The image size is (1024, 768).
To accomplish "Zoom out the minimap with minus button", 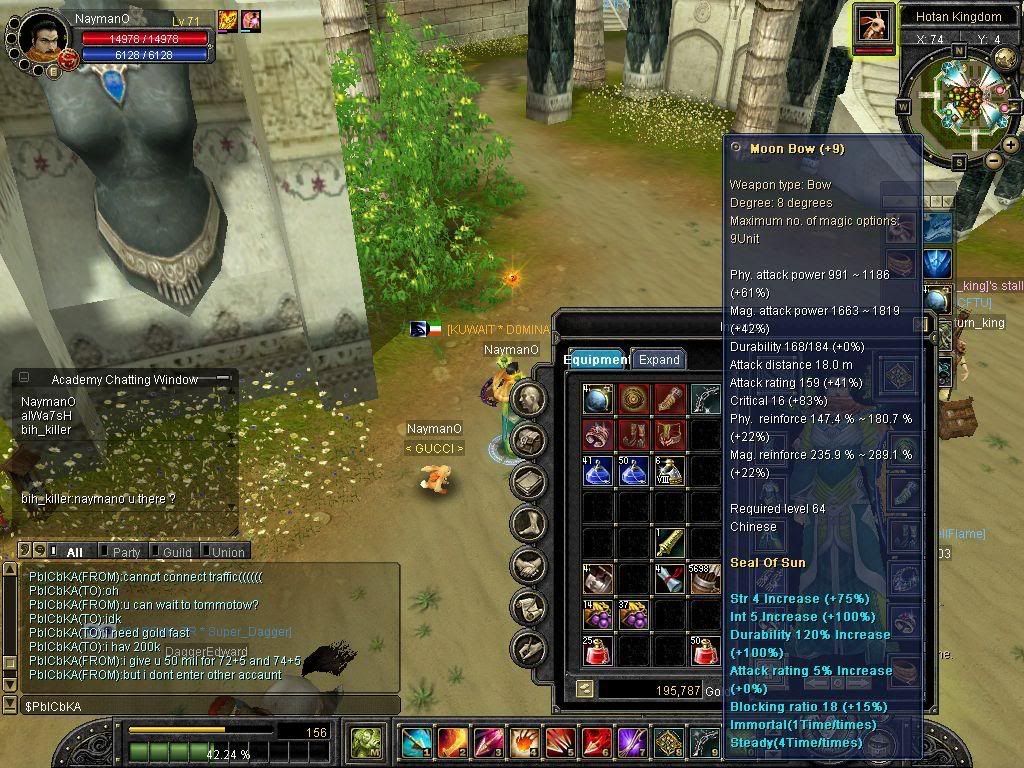I will coord(993,160).
